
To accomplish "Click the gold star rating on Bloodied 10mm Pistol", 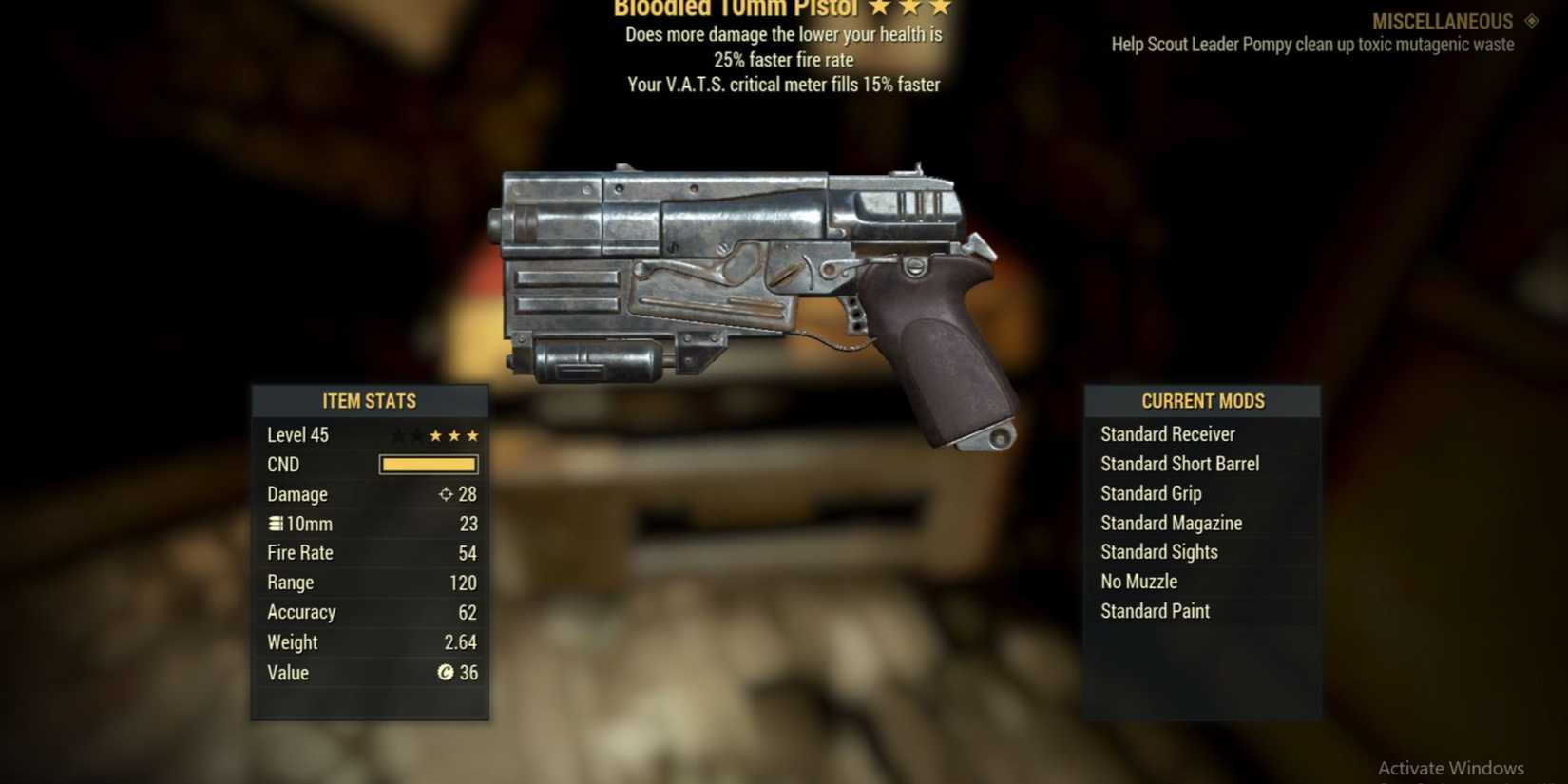I will click(x=910, y=8).
